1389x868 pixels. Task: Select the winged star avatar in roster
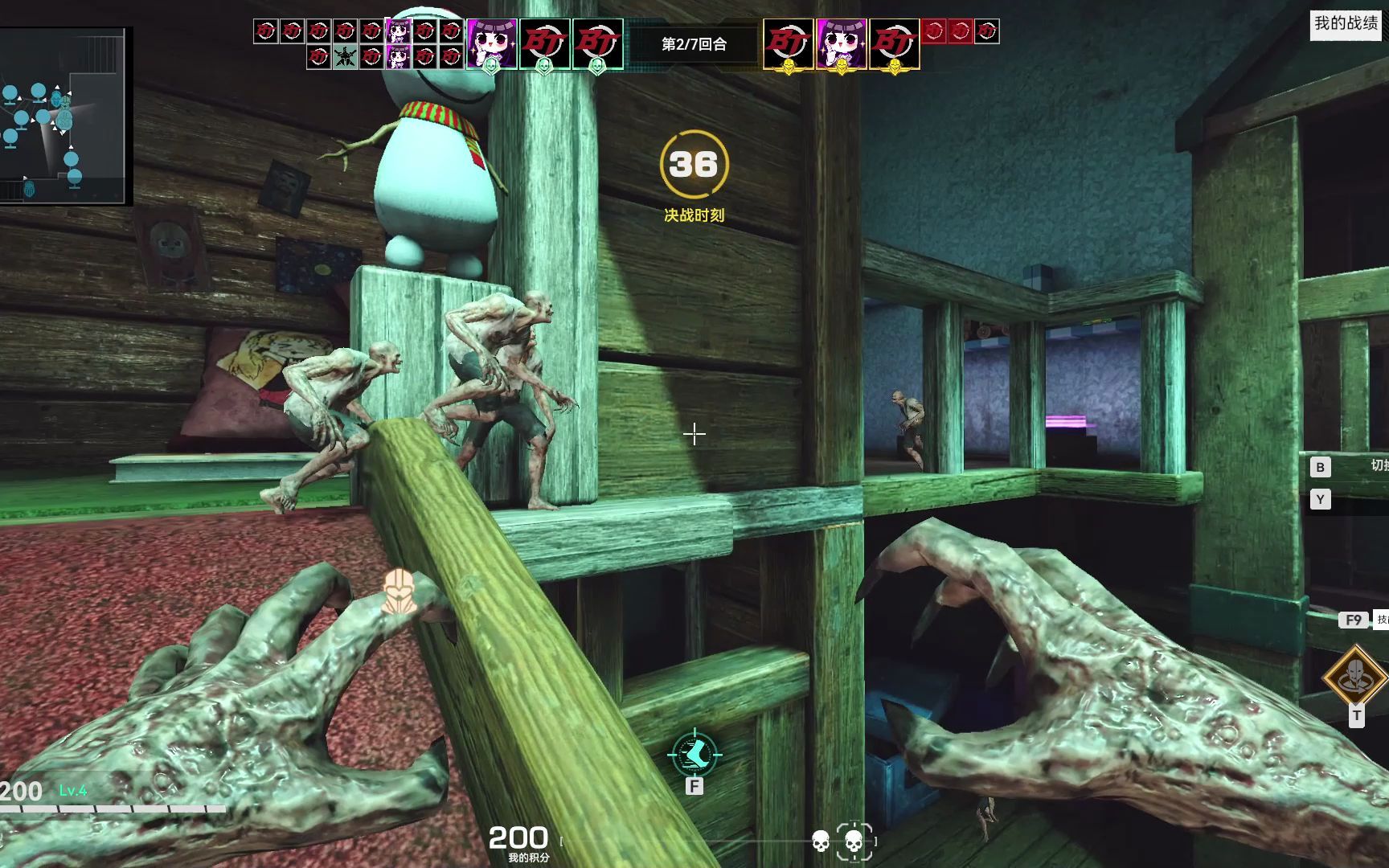[x=345, y=57]
